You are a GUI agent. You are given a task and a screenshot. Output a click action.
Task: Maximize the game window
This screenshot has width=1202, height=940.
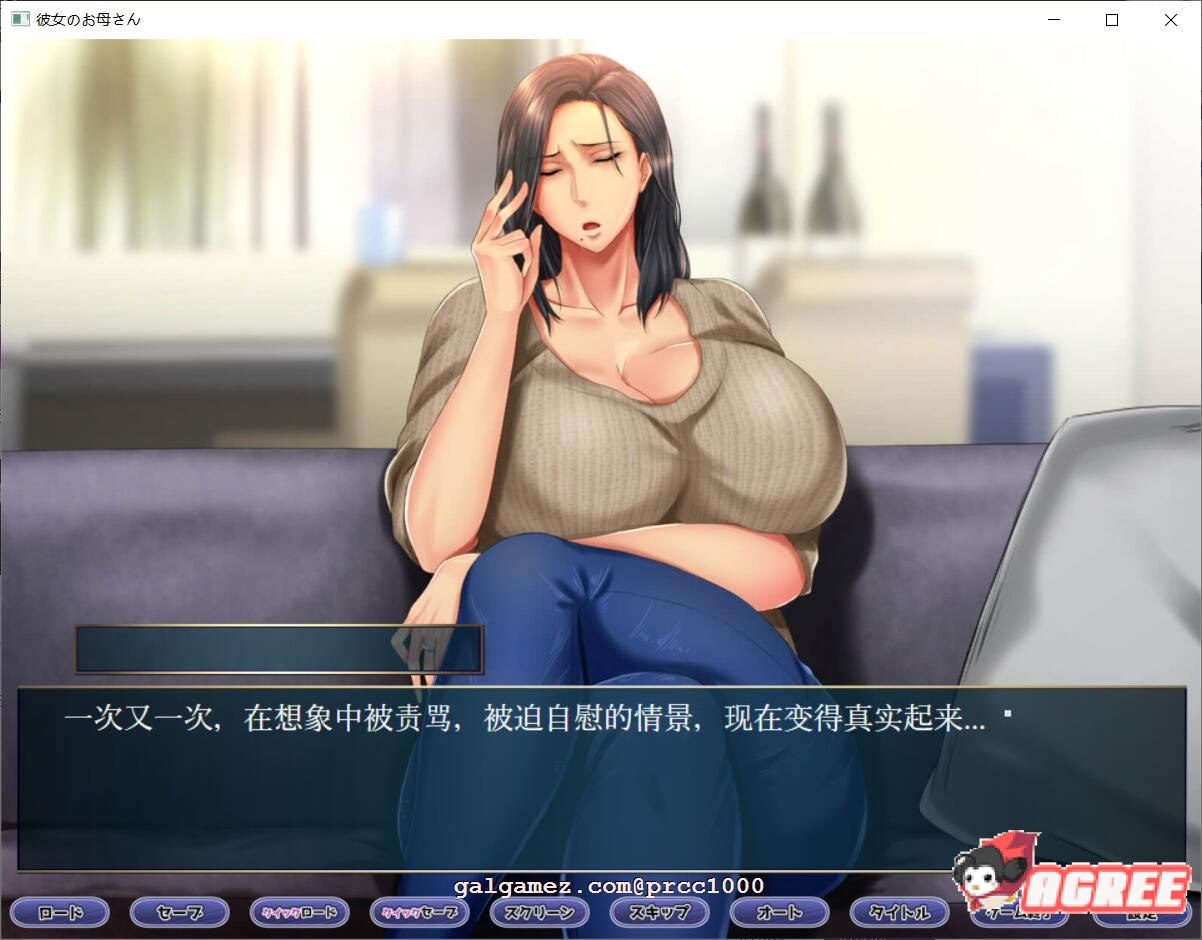1111,20
